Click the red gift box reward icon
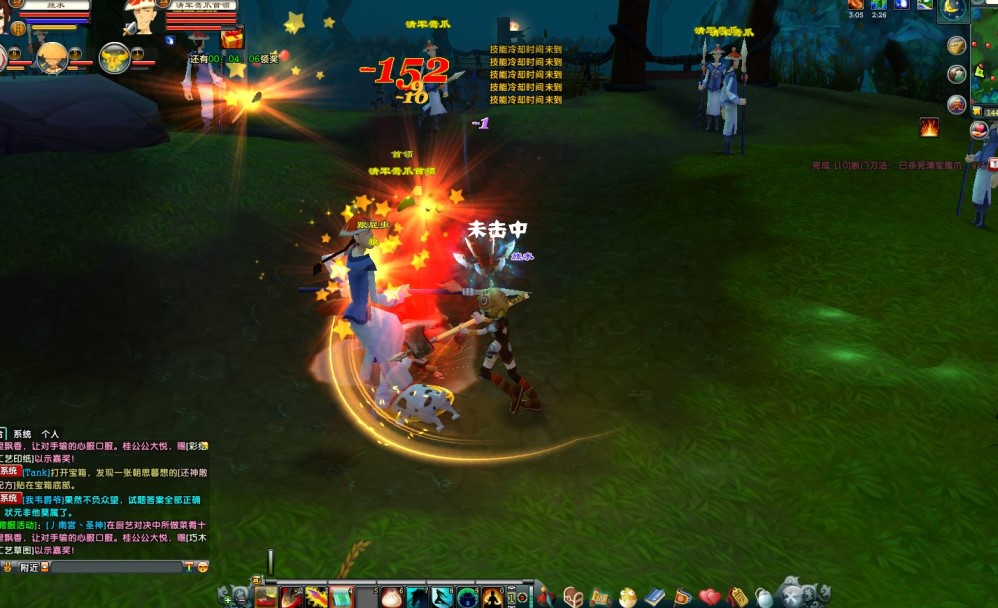This screenshot has height=608, width=998. point(232,39)
